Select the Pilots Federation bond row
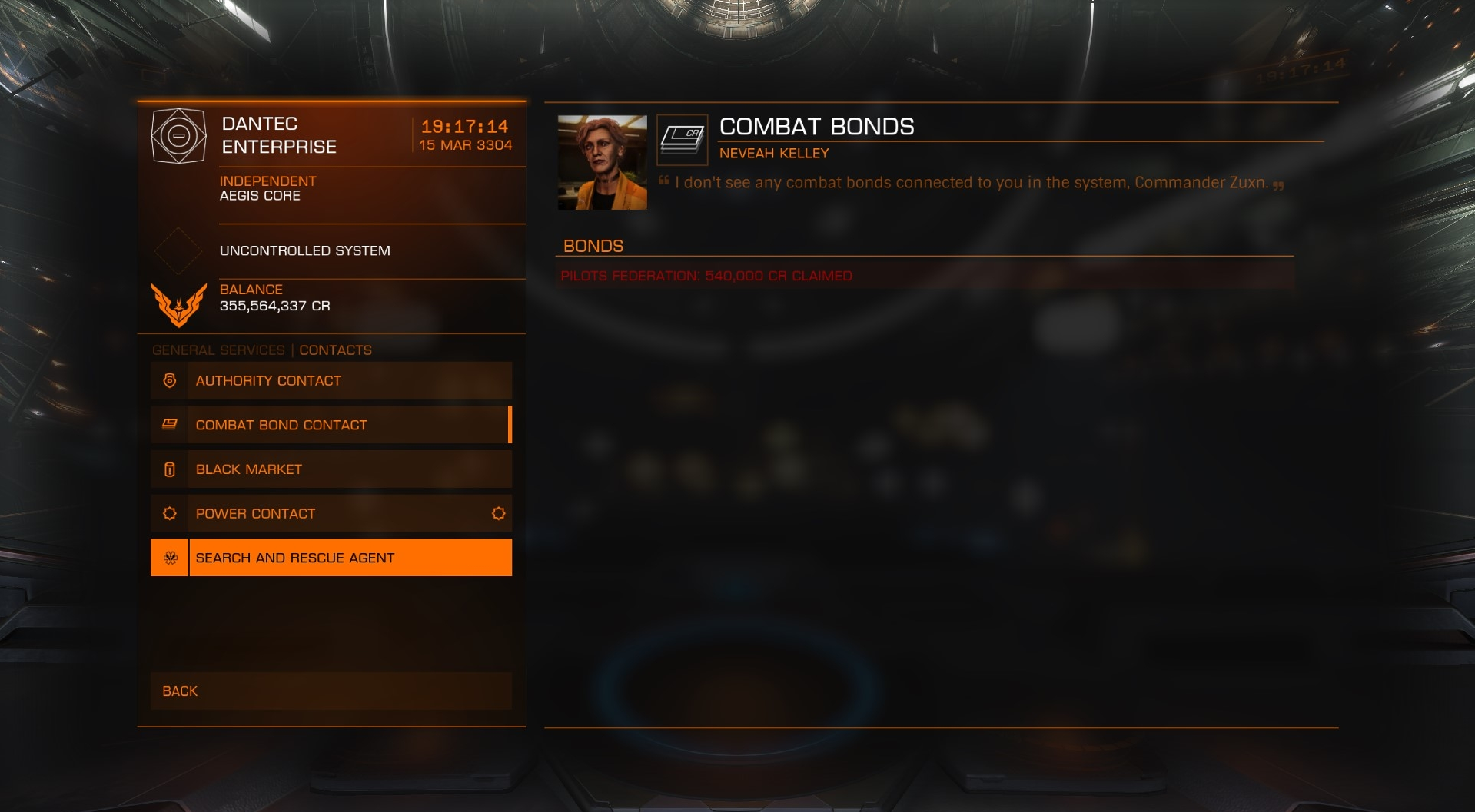The width and height of the screenshot is (1475, 812). [924, 276]
